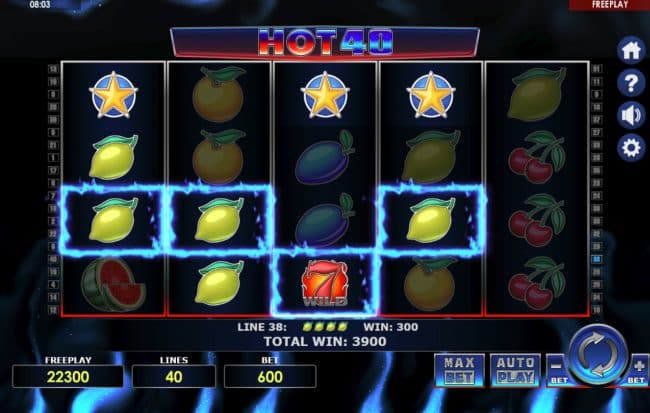This screenshot has width=650, height=413.
Task: Decrease bet with the minus button
Action: 558,366
